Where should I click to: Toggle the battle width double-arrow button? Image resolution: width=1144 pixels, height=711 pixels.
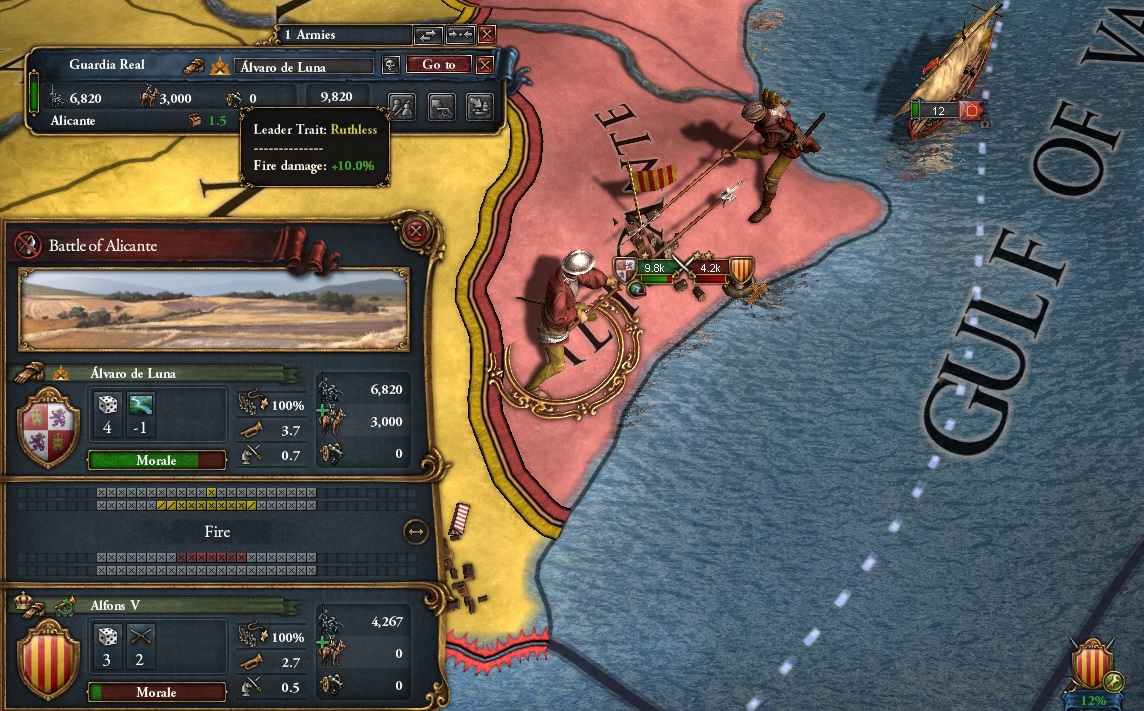pos(415,532)
